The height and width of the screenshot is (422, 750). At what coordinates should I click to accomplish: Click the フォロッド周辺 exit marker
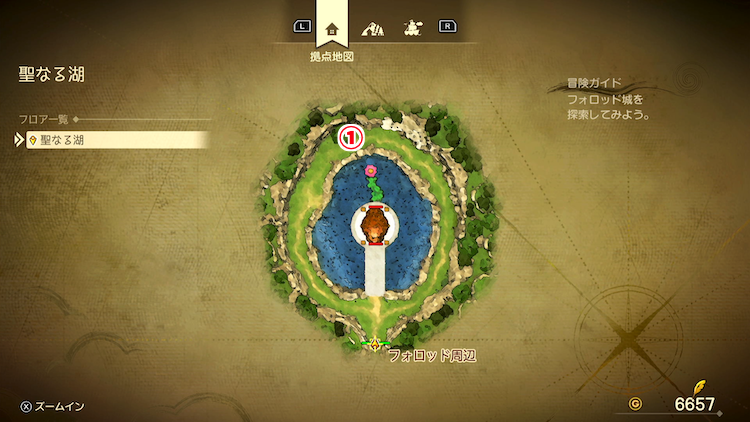point(375,344)
